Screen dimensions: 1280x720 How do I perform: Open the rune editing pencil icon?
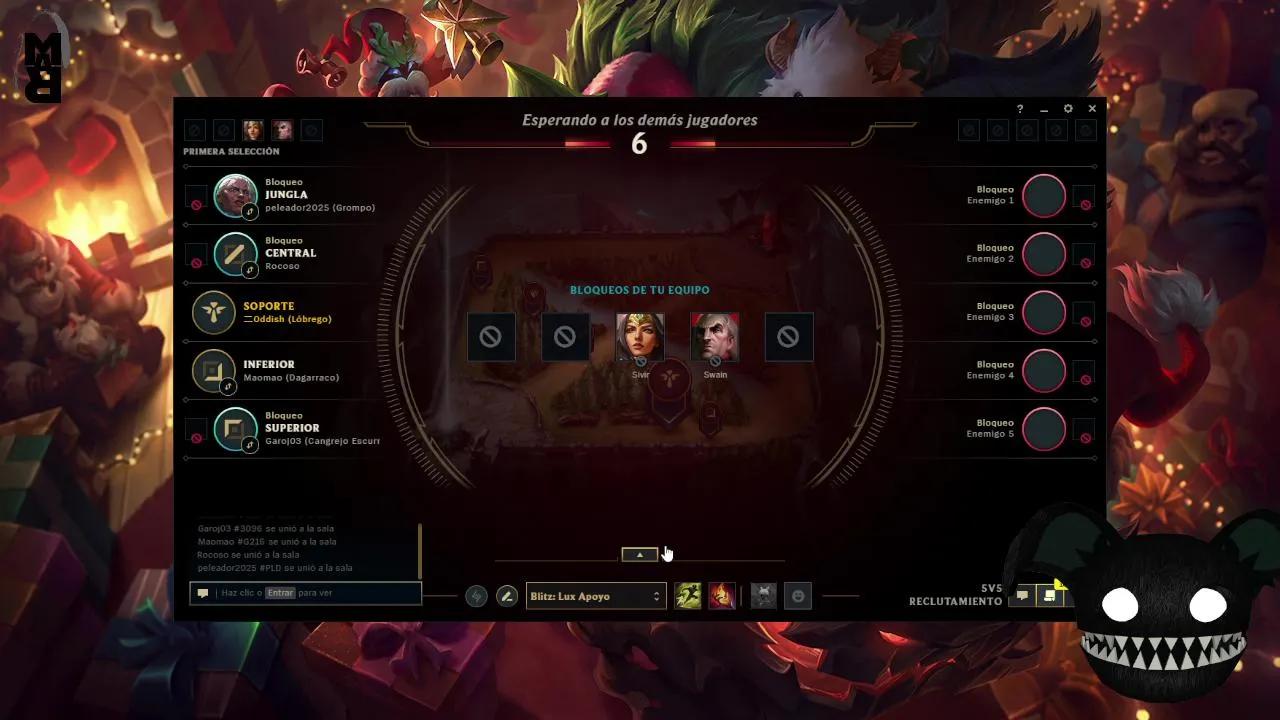507,595
